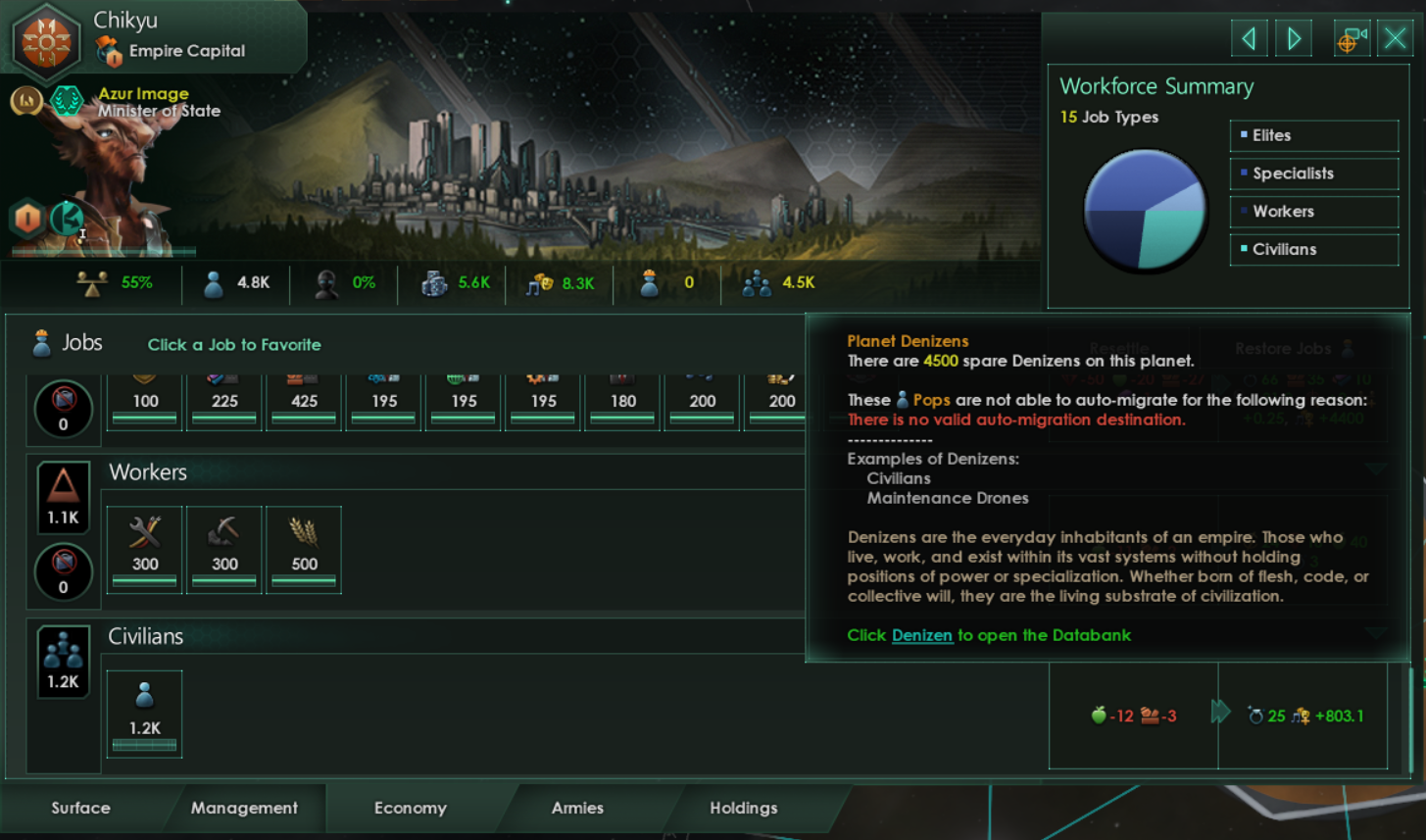Collapse the Workers section header

click(148, 471)
